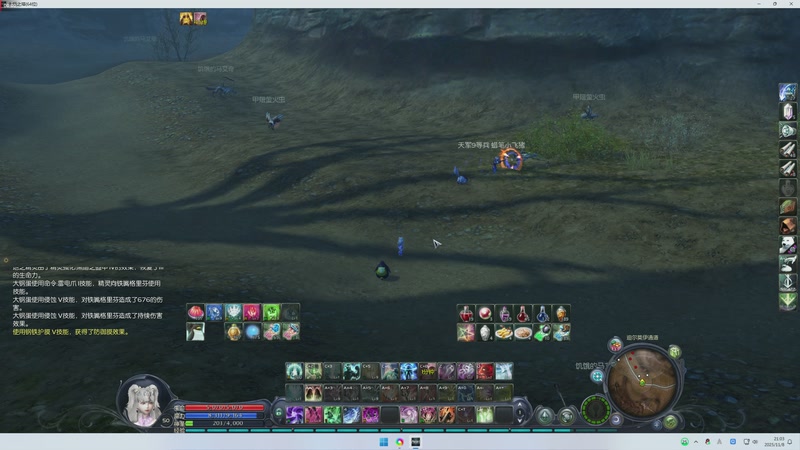Click the gift box button beside the minimap
The height and width of the screenshot is (450, 800).
(615, 345)
